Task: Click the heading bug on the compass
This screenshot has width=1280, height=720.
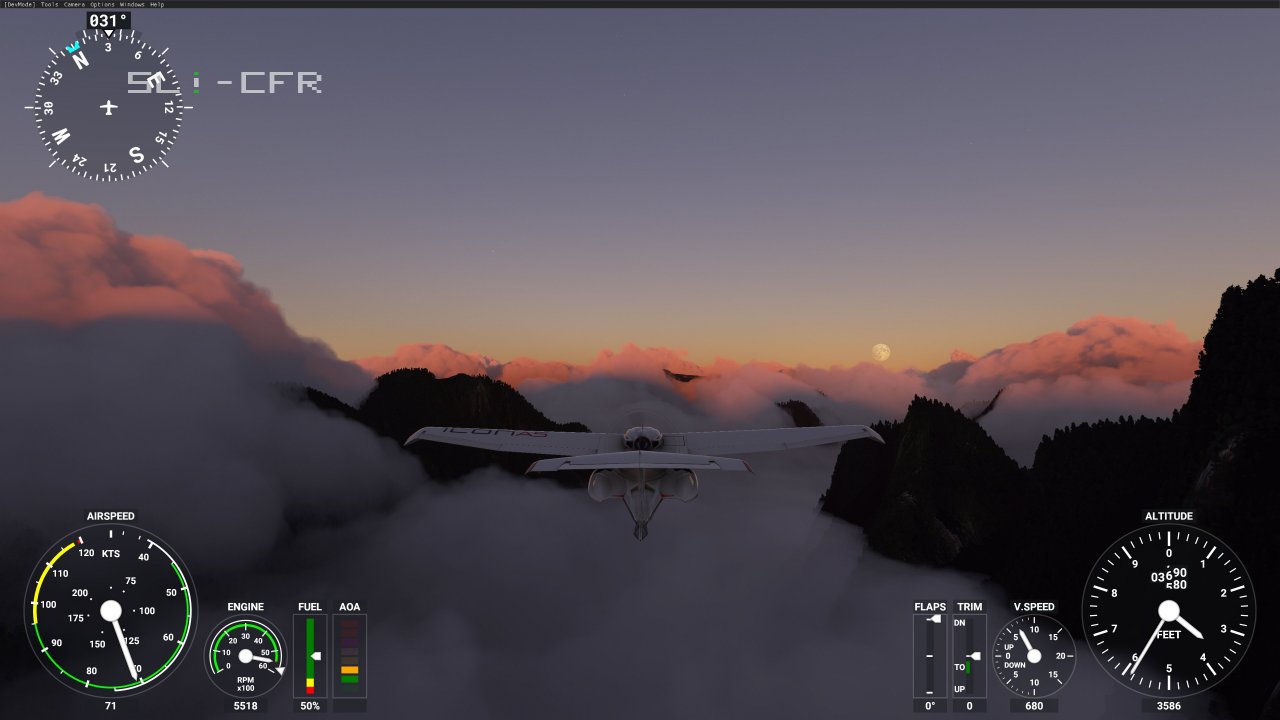Action: pyautogui.click(x=75, y=44)
